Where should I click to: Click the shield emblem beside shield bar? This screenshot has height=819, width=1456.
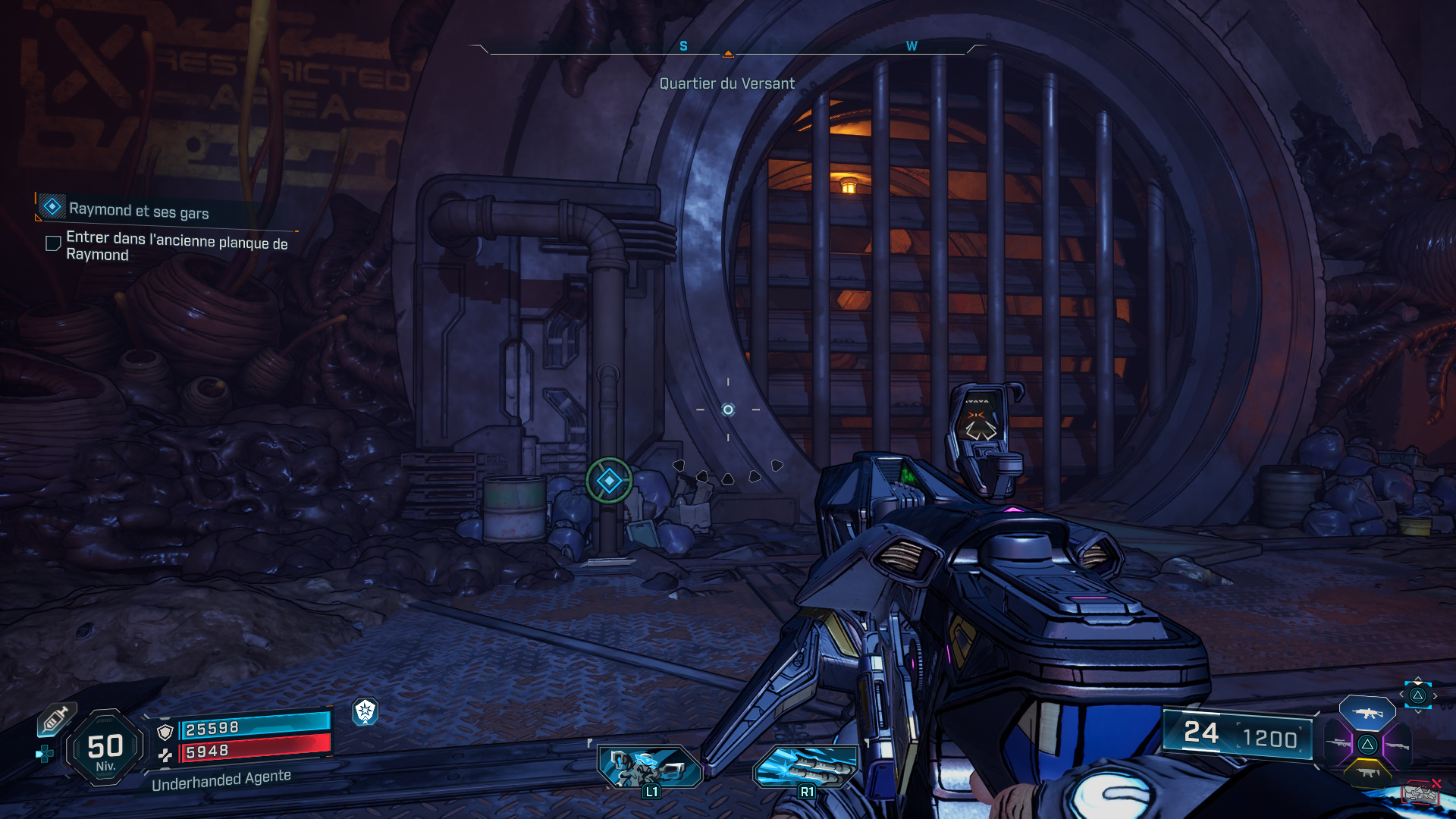[165, 731]
